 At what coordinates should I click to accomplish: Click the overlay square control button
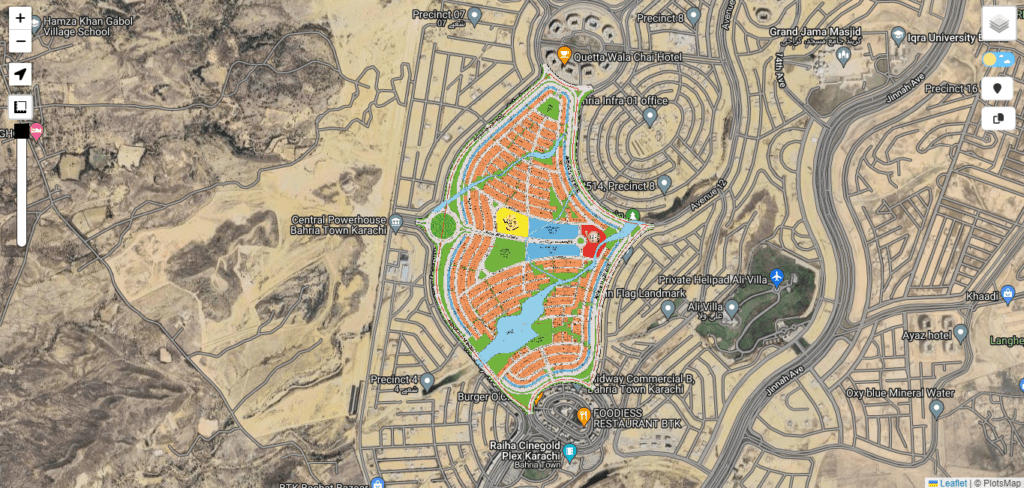pos(20,107)
